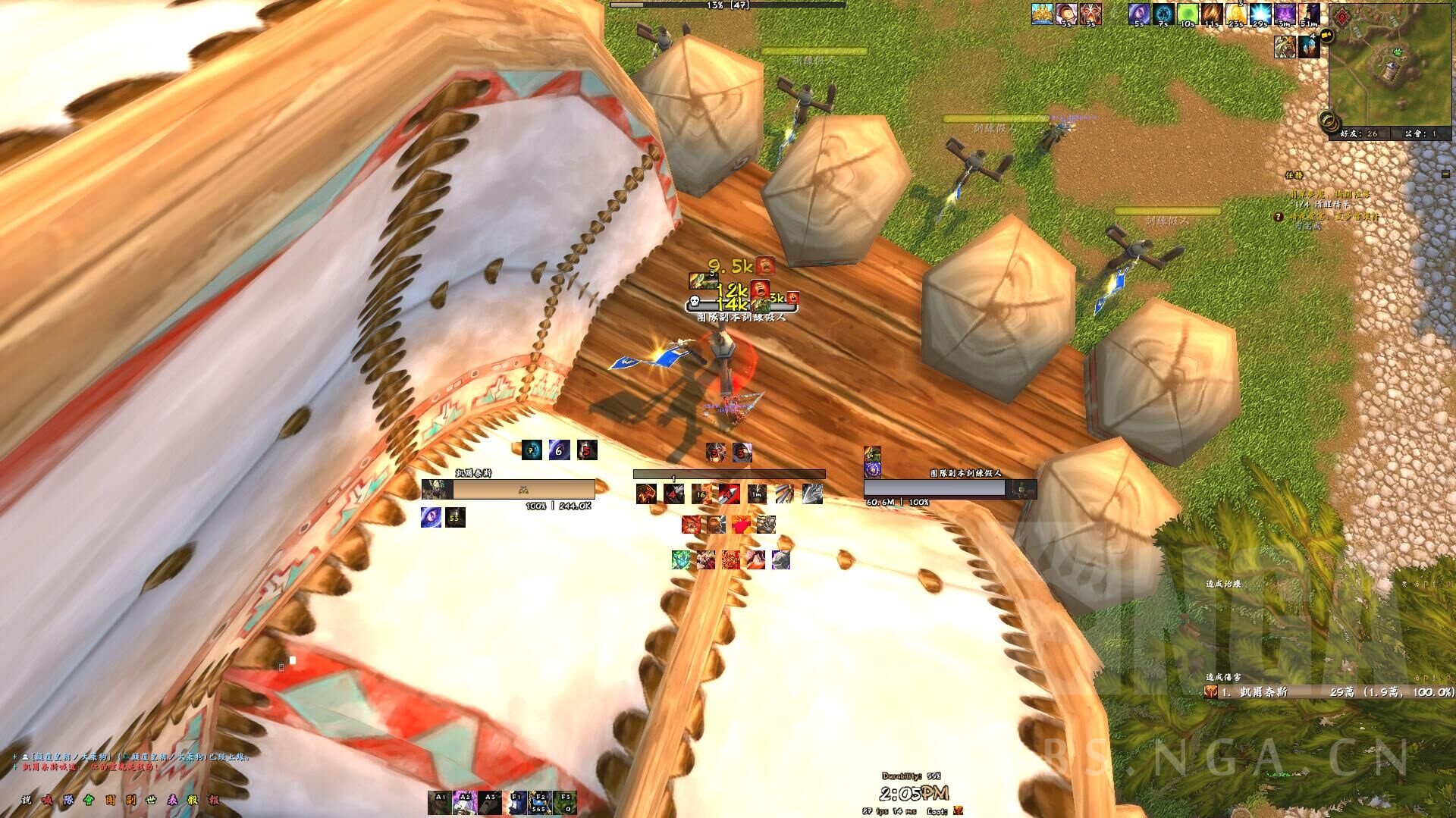Select the 世 world channel chat tab
This screenshot has height=818, width=1456.
(x=150, y=801)
